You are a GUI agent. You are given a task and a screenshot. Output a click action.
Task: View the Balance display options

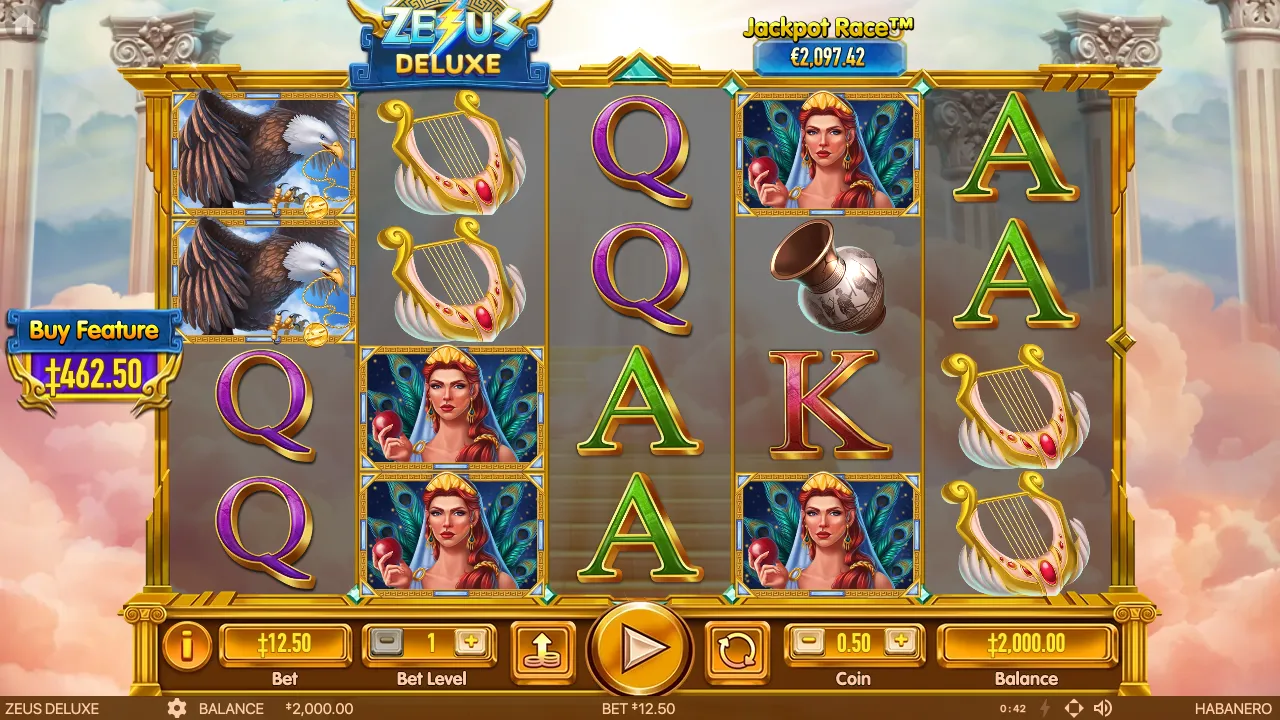1027,644
